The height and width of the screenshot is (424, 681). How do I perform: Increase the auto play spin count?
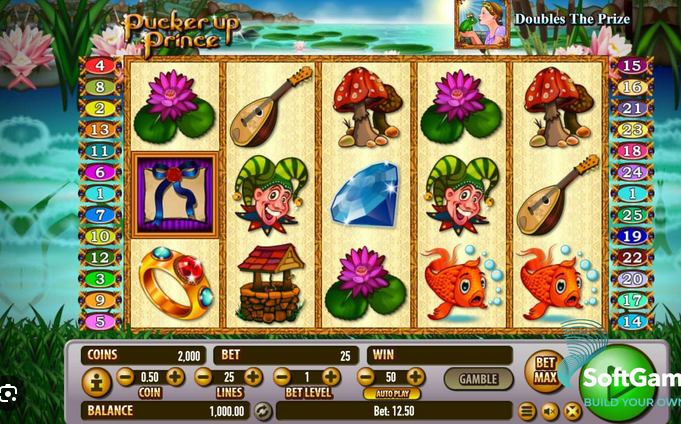pyautogui.click(x=416, y=377)
